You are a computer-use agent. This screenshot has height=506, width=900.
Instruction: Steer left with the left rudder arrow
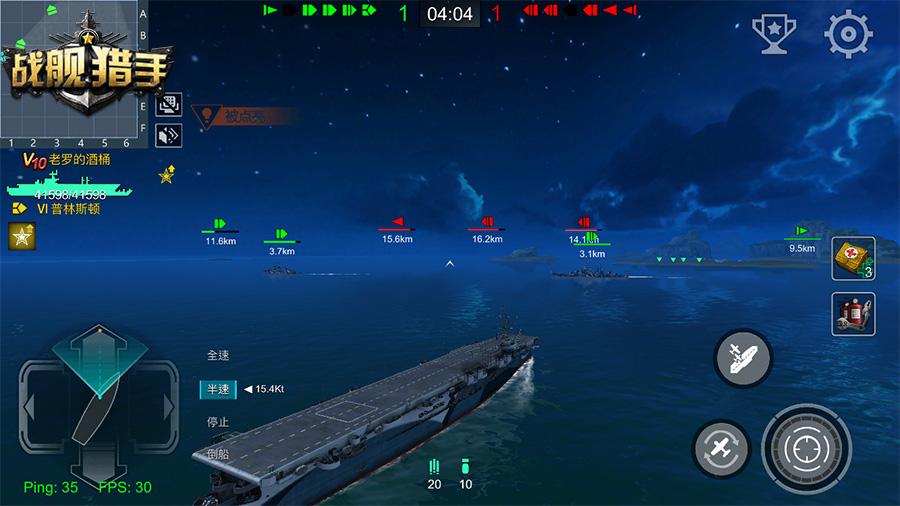(x=32, y=407)
